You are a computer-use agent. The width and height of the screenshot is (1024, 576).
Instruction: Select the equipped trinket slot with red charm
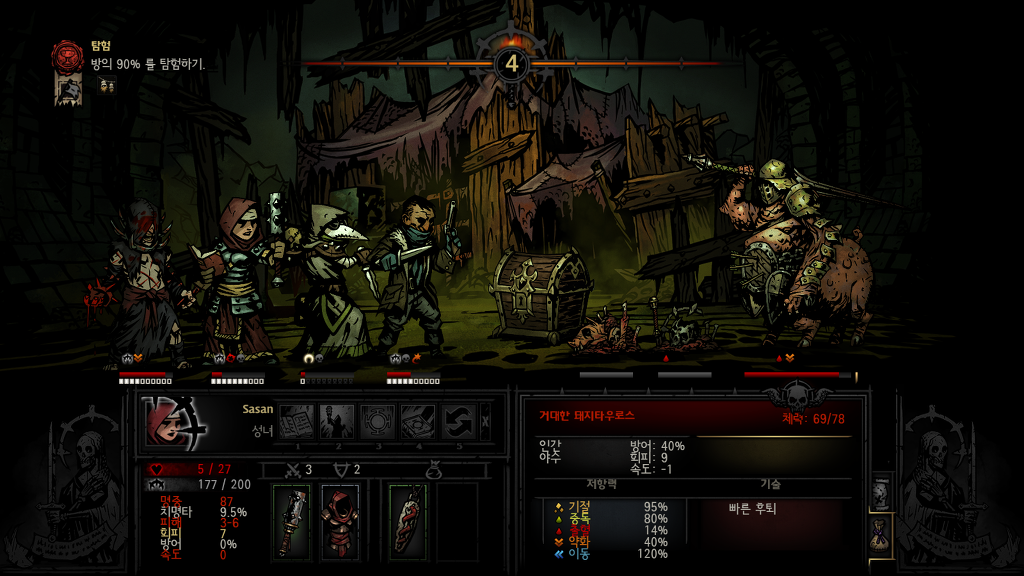pos(409,519)
